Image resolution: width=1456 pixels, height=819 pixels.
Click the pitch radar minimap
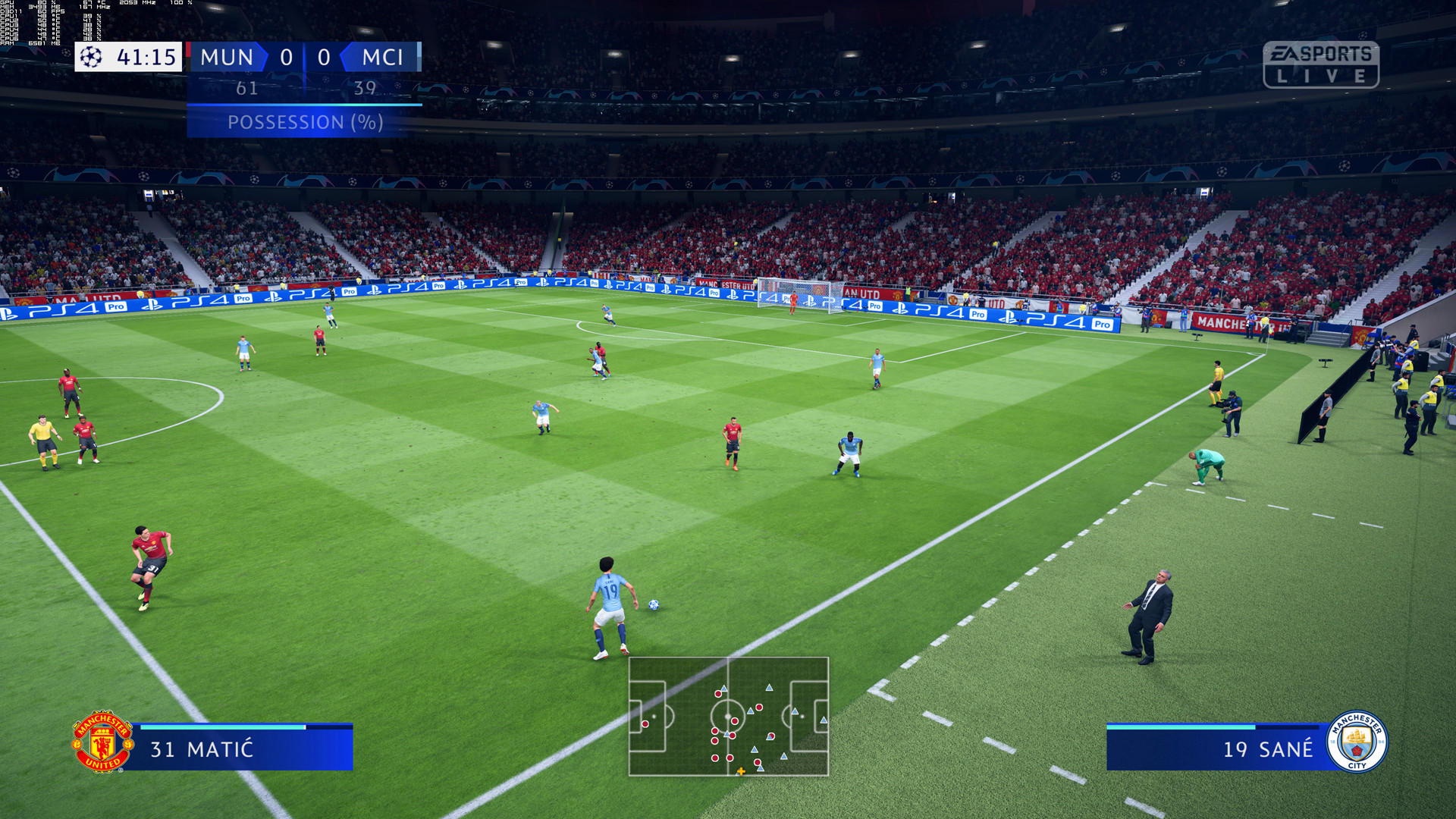coord(728,716)
